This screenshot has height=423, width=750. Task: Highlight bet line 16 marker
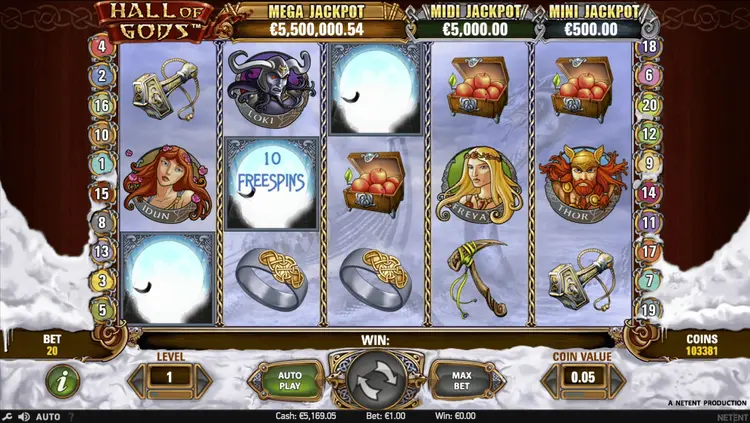102,105
